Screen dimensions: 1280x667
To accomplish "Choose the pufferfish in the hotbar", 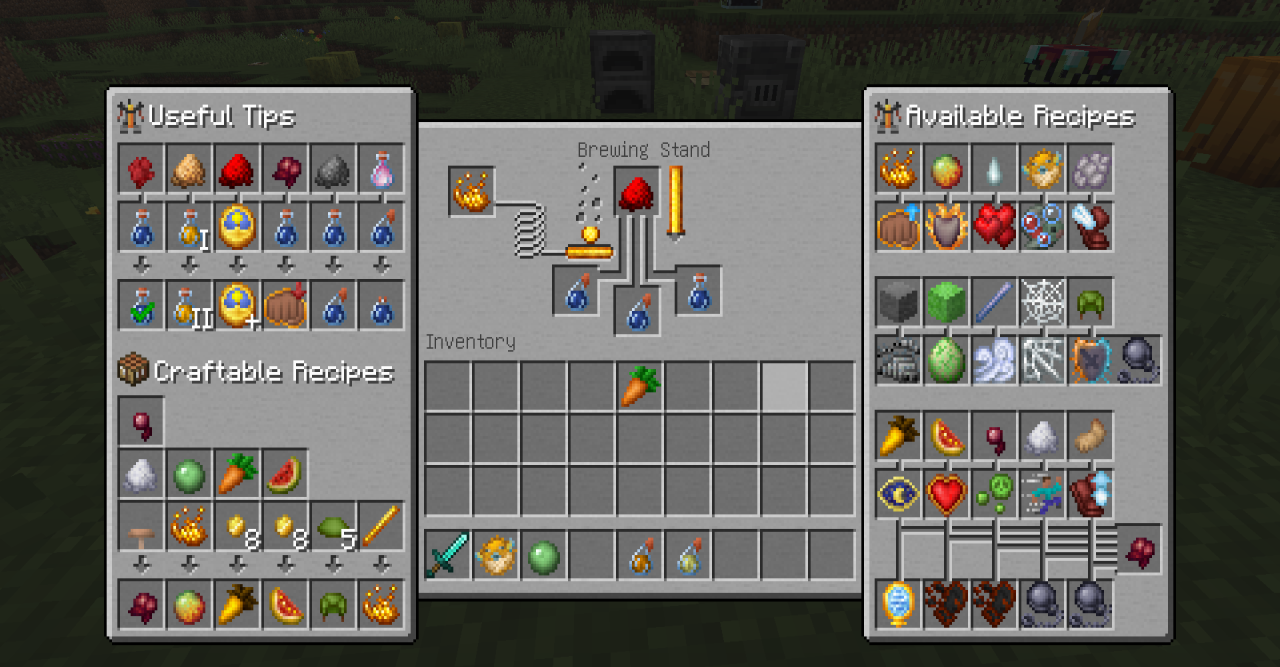I will pos(496,555).
